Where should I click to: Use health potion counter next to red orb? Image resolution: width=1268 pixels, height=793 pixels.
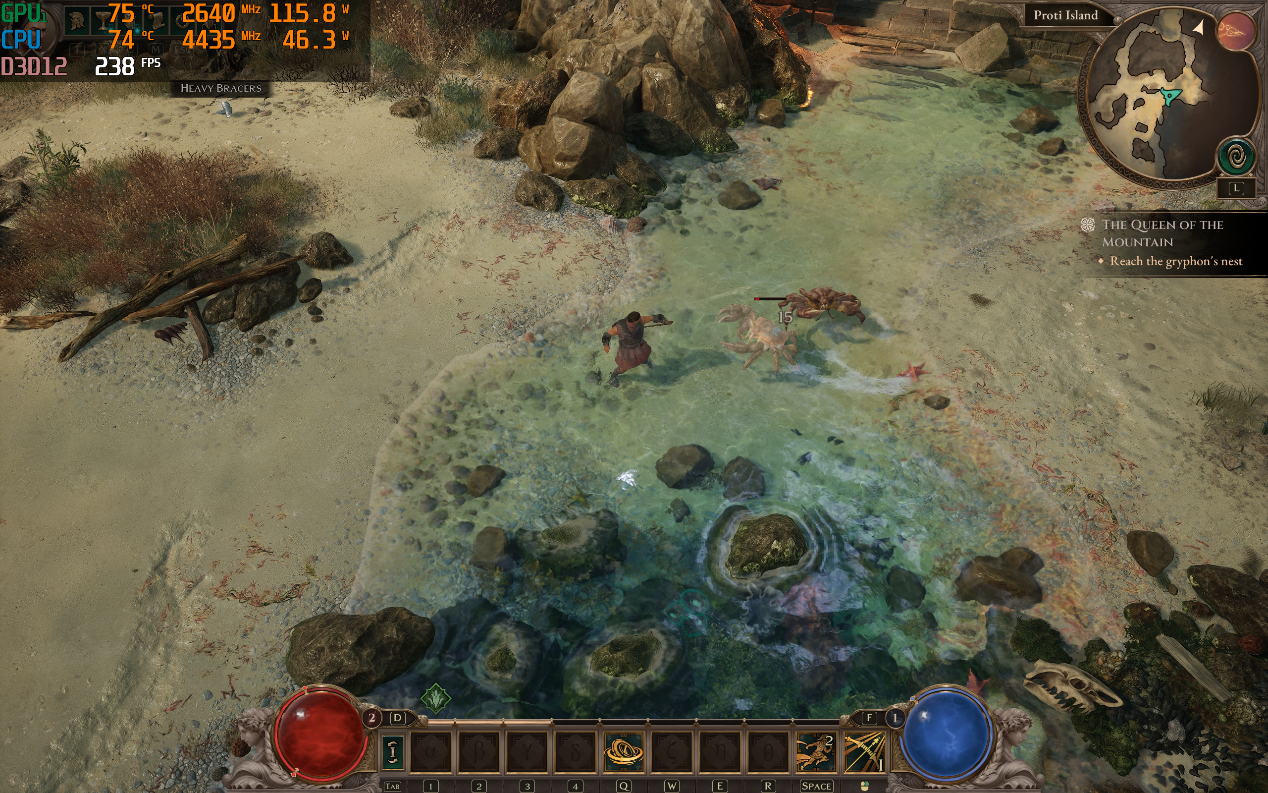coord(372,717)
